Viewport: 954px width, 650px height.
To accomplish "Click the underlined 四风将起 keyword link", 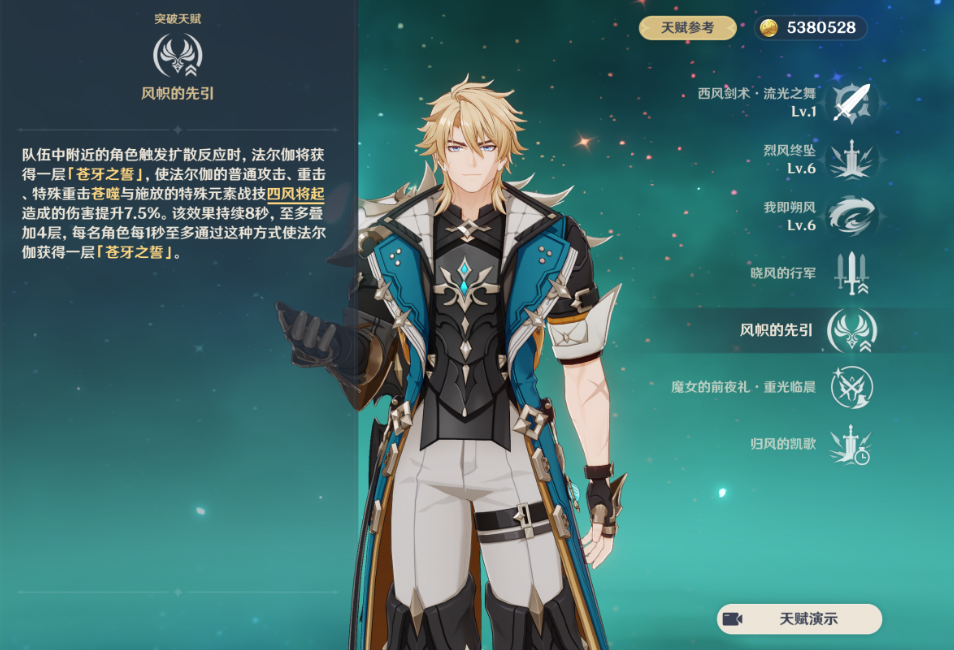I will 295,195.
